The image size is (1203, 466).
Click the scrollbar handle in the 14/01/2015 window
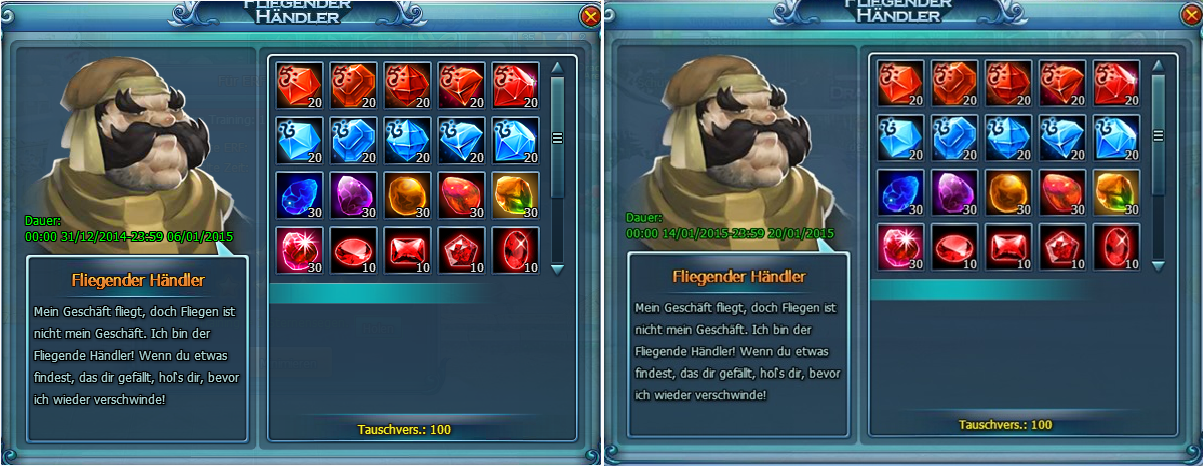(x=1159, y=136)
